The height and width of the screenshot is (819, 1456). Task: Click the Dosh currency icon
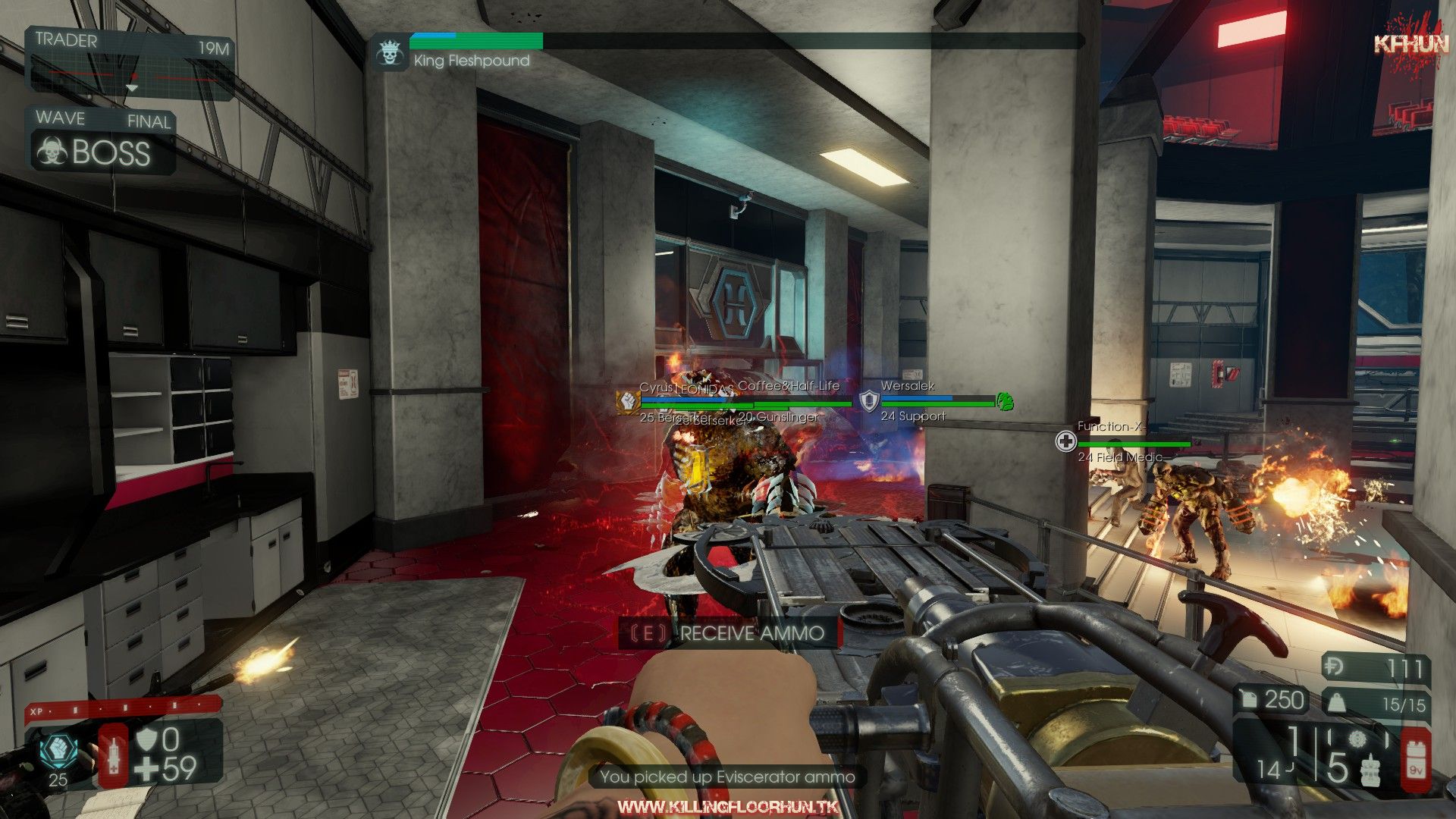point(1334,667)
